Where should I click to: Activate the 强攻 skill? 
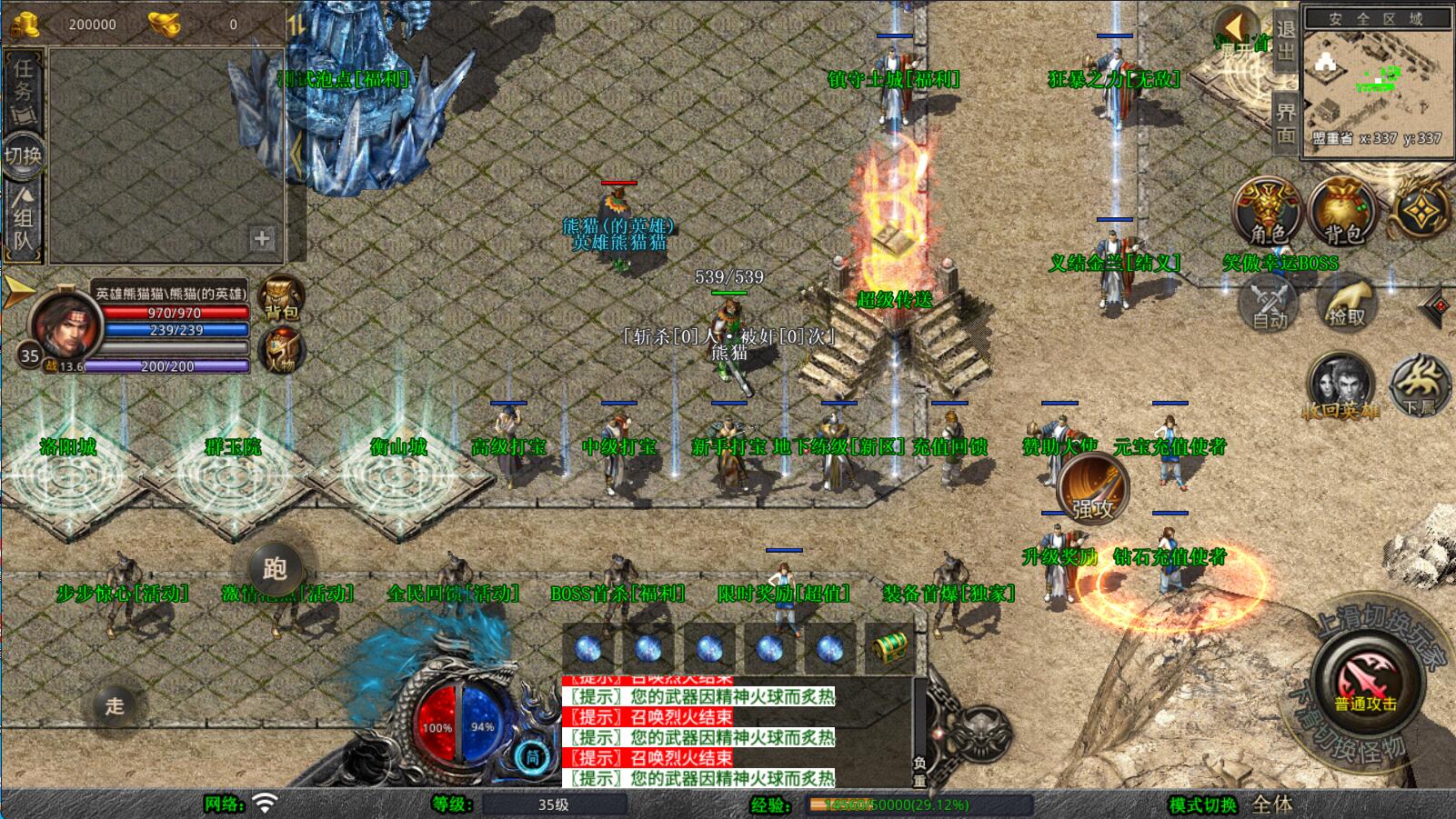1092,488
